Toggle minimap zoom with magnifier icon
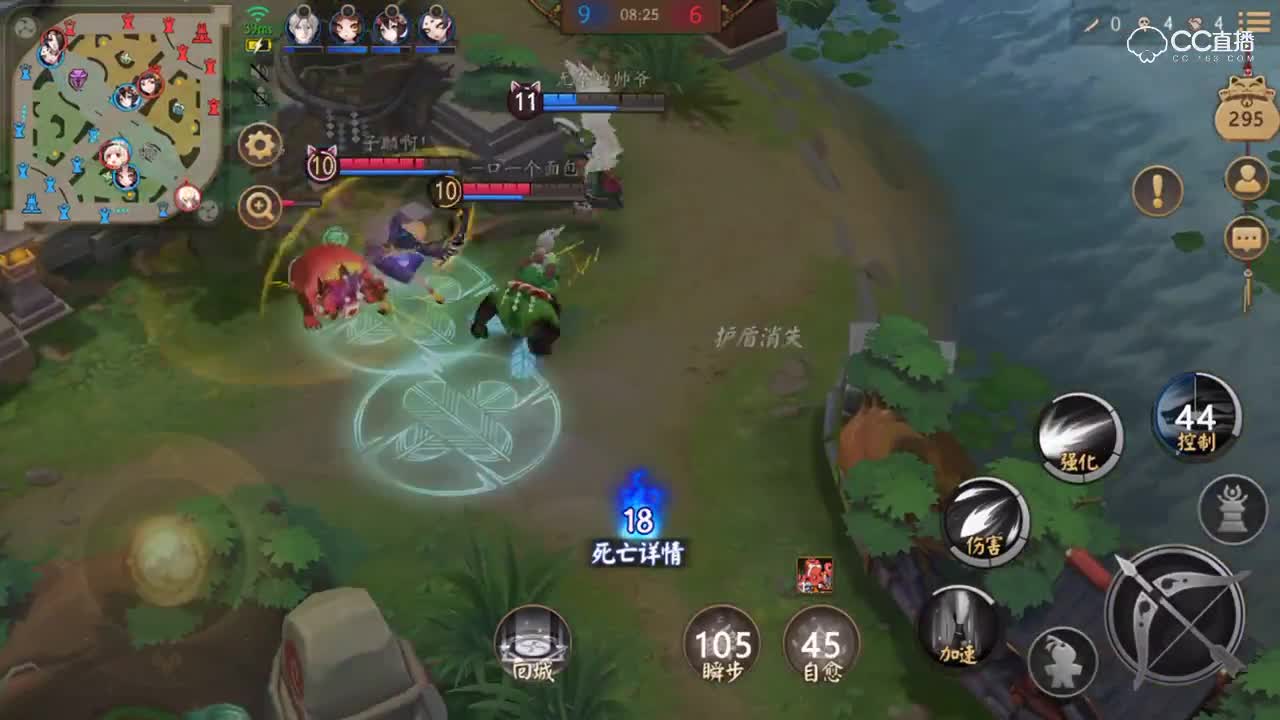This screenshot has height=720, width=1280. (x=257, y=205)
